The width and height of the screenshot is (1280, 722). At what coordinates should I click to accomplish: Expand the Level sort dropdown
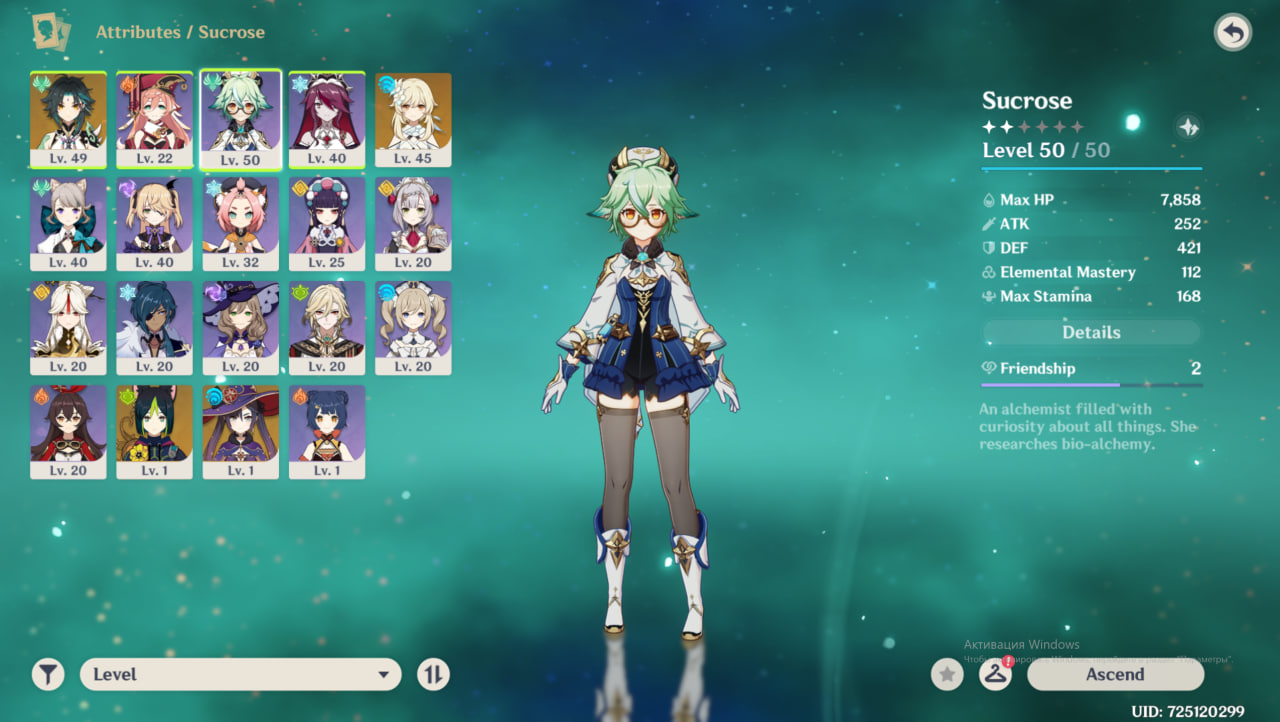240,675
